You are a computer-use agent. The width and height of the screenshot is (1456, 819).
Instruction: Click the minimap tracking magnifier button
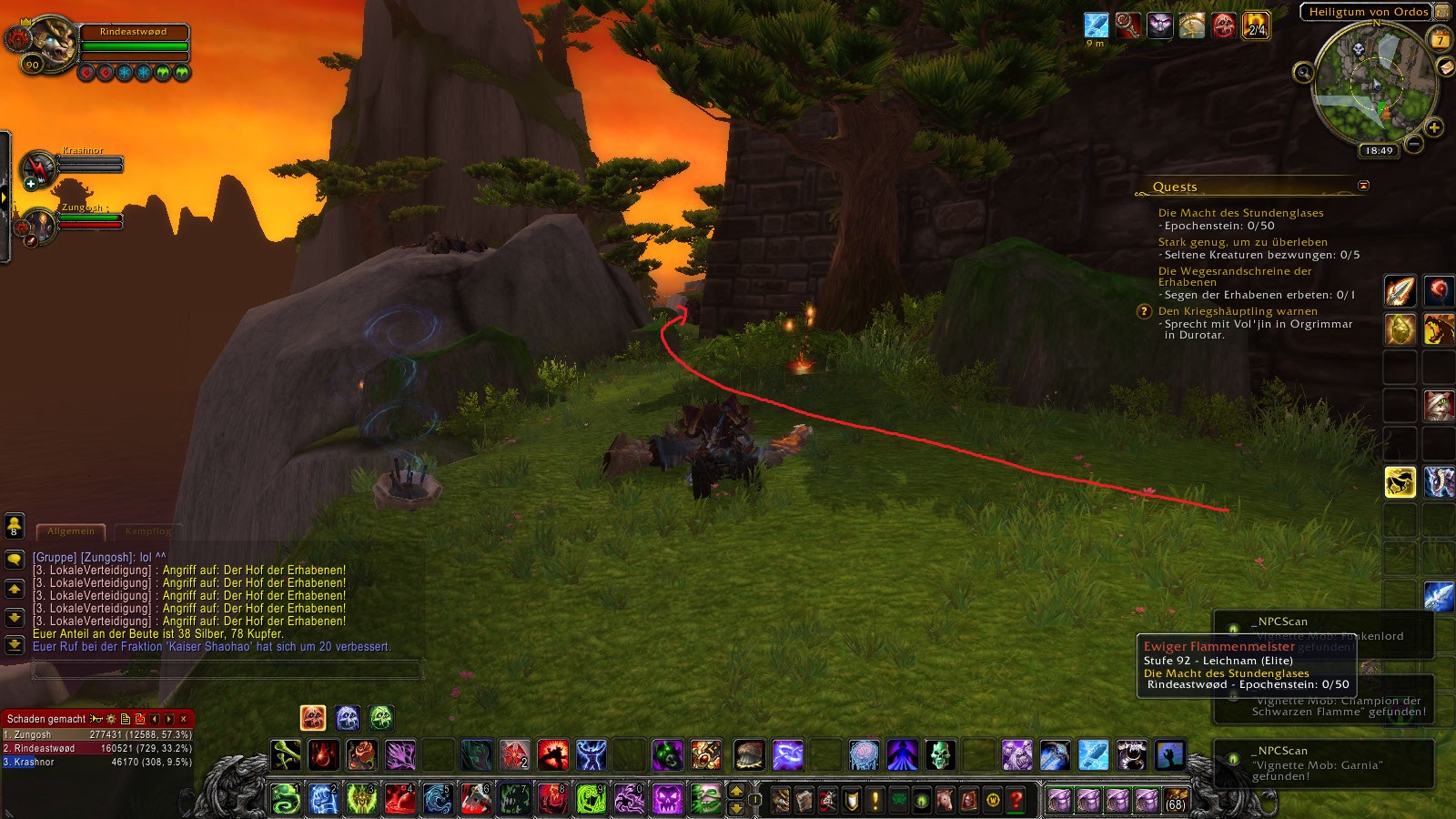(1303, 73)
